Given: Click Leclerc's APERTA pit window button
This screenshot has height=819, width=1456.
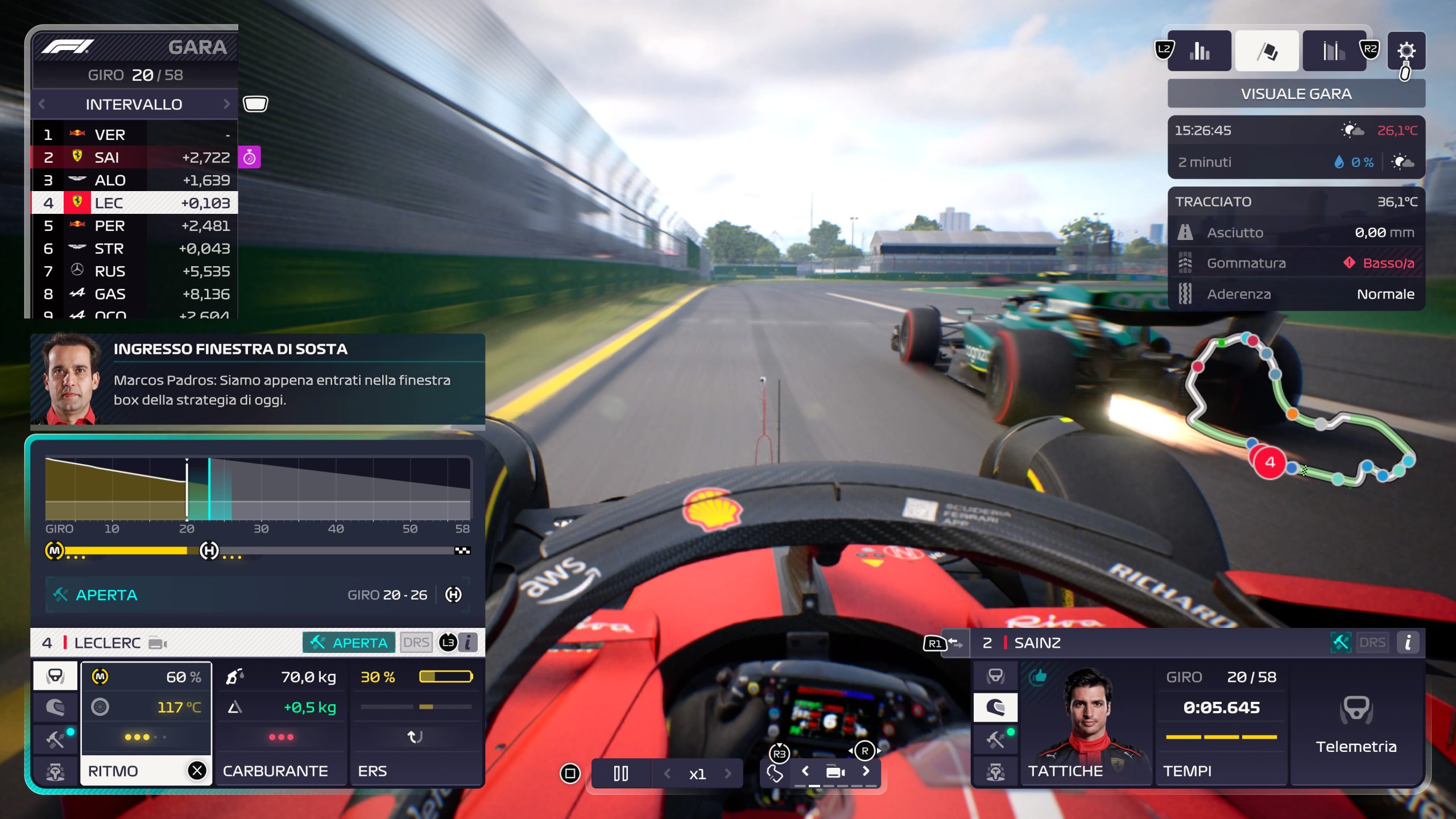Looking at the screenshot, I should tap(349, 643).
